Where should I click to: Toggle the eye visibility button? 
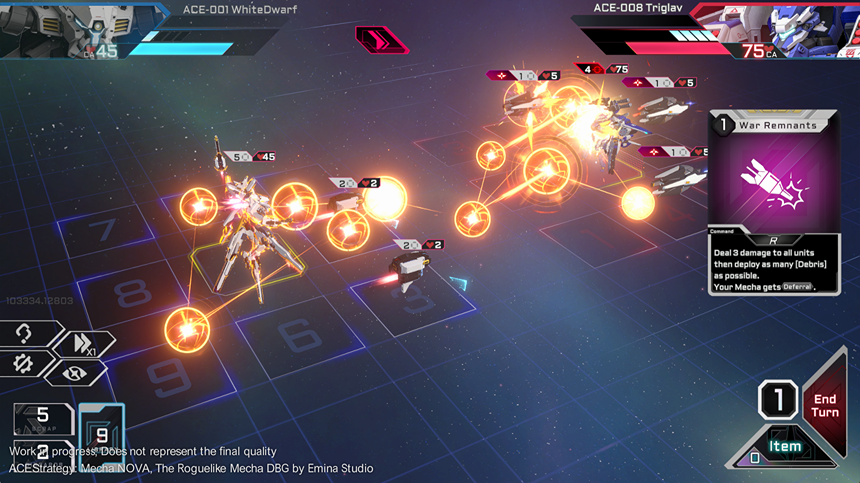pos(73,372)
